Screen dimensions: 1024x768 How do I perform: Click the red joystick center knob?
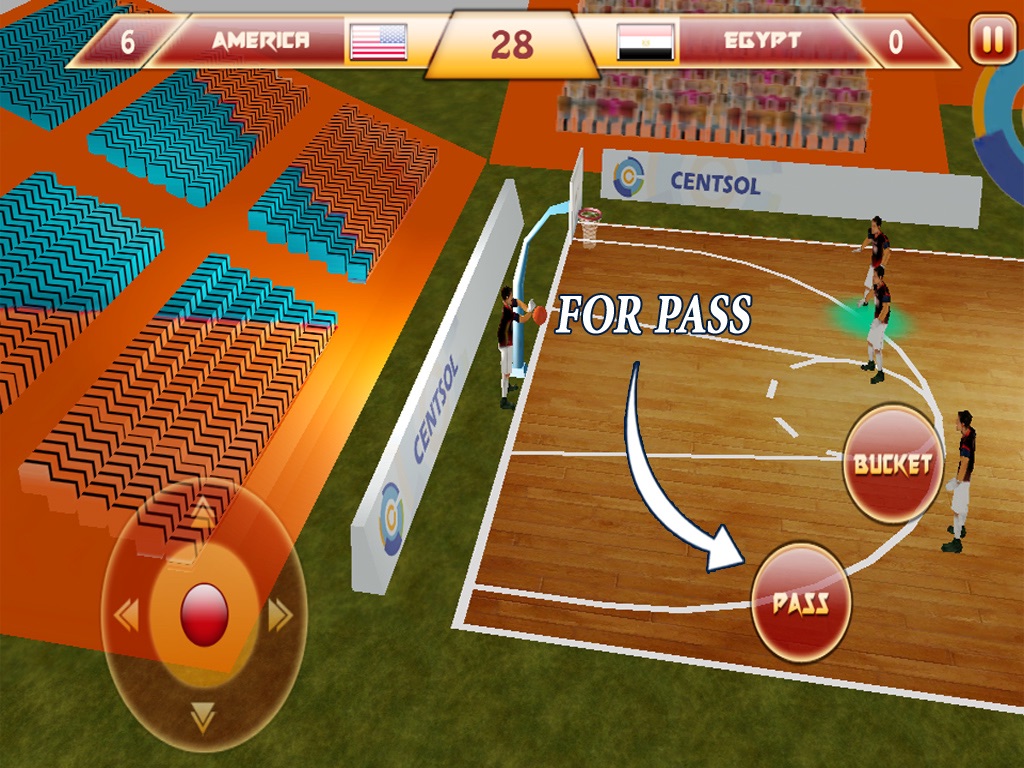(x=204, y=614)
